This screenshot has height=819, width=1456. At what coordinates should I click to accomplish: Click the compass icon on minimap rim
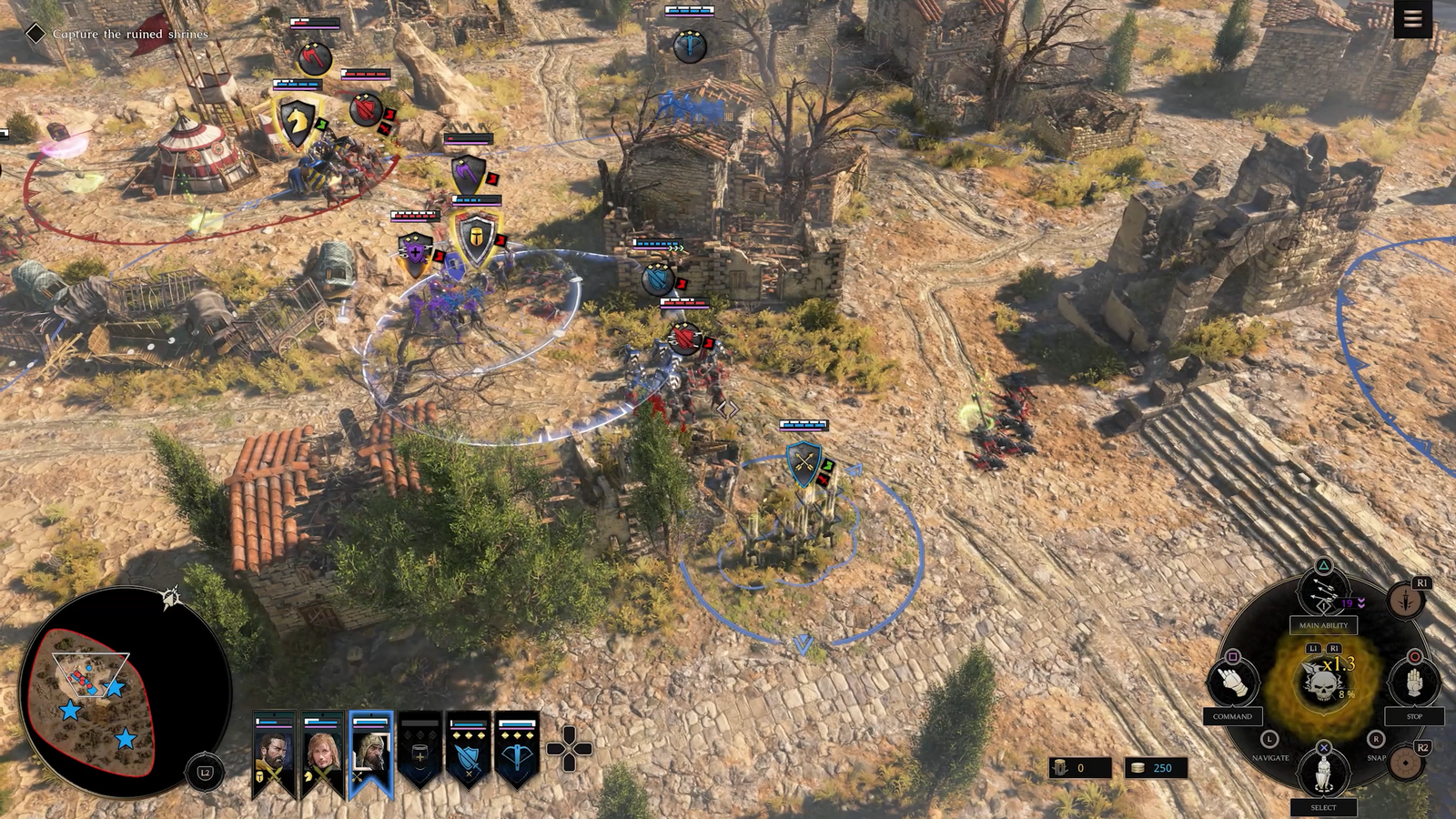170,598
